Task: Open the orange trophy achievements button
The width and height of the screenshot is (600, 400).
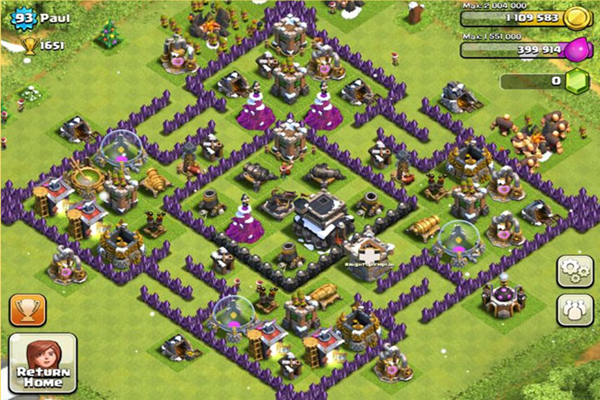Action: point(29,310)
